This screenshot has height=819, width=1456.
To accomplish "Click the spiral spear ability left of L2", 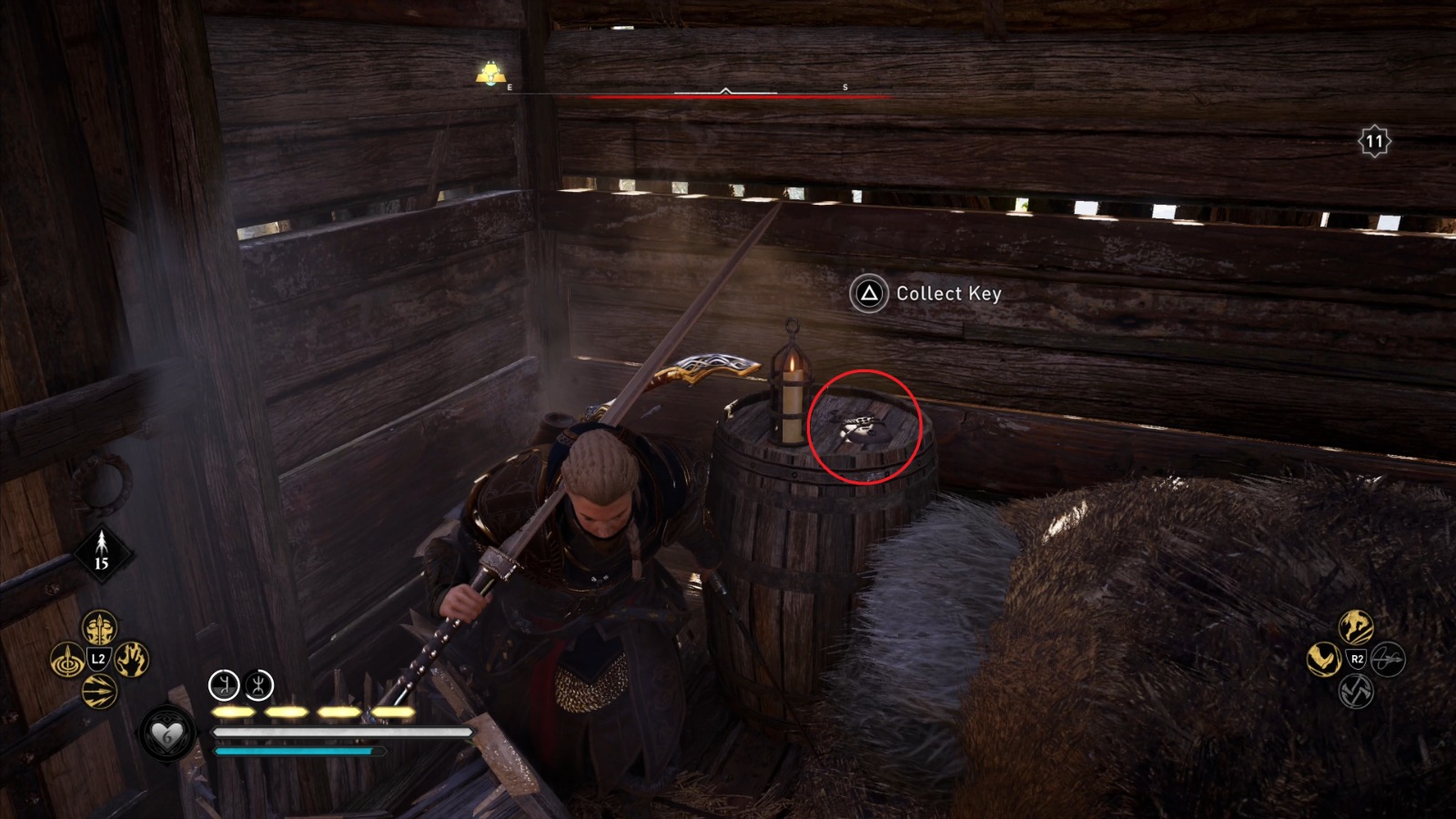I will 67,660.
